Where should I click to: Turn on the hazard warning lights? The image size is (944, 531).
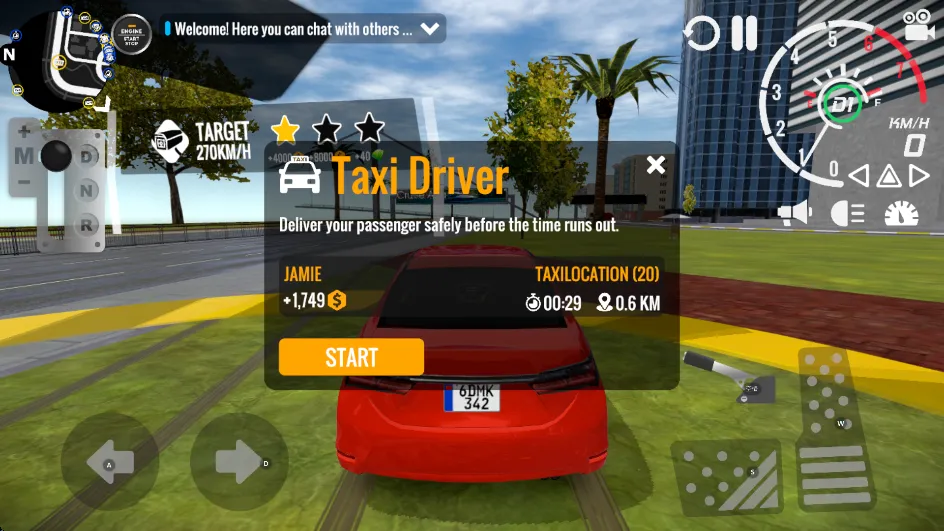tap(889, 177)
